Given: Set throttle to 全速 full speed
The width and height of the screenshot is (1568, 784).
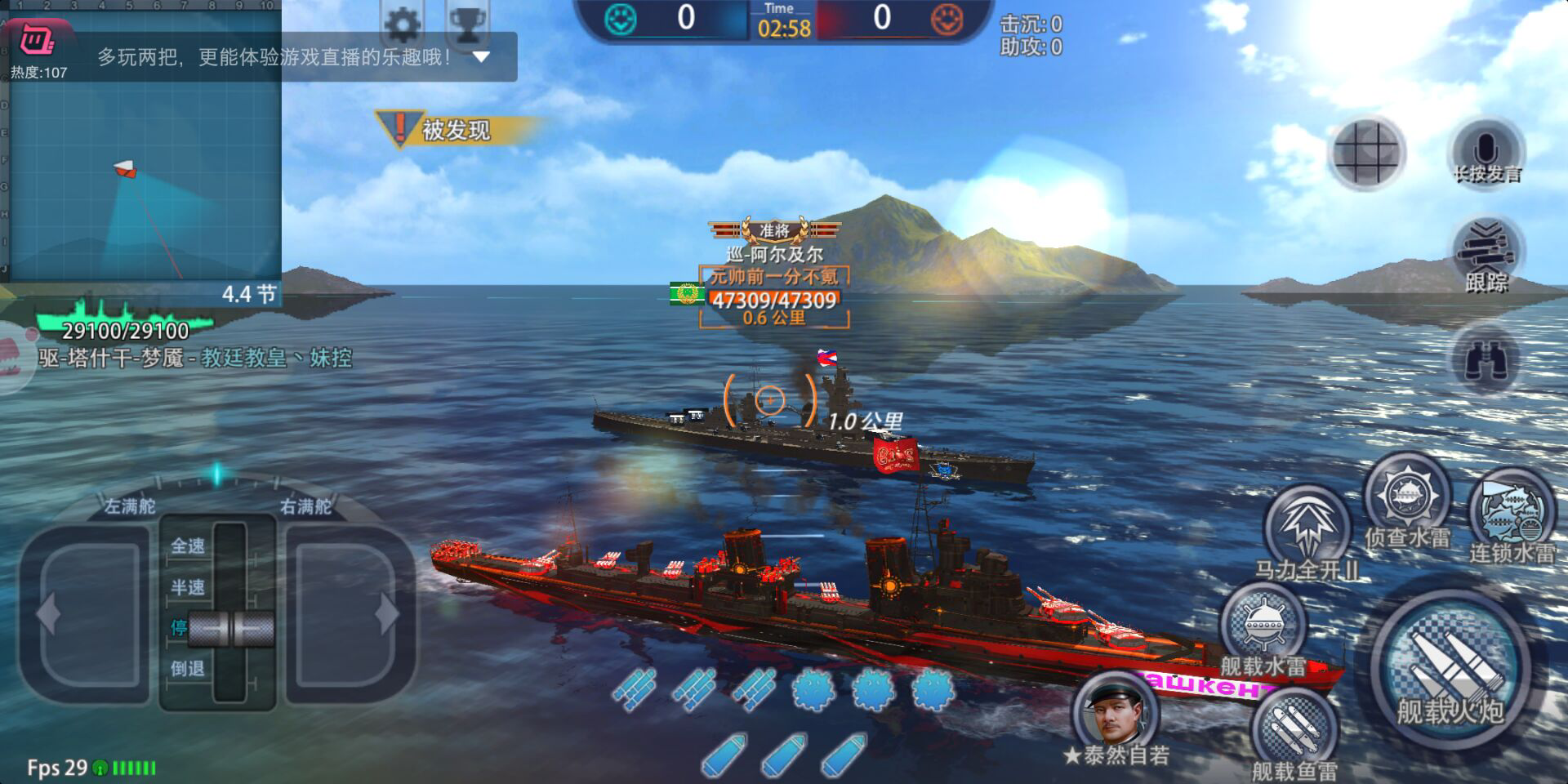Looking at the screenshot, I should [x=189, y=546].
